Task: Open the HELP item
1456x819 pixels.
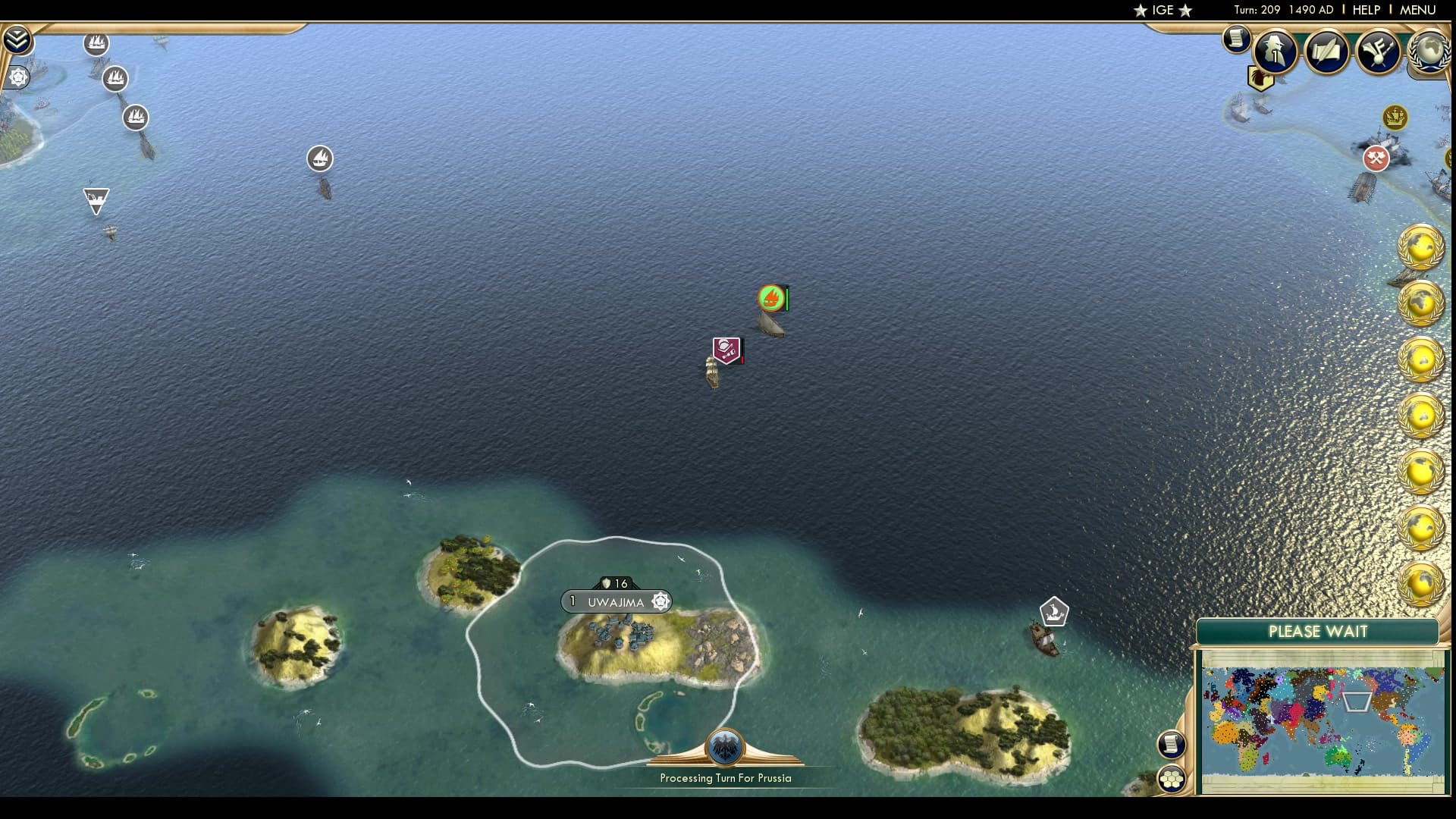Action: [x=1364, y=10]
